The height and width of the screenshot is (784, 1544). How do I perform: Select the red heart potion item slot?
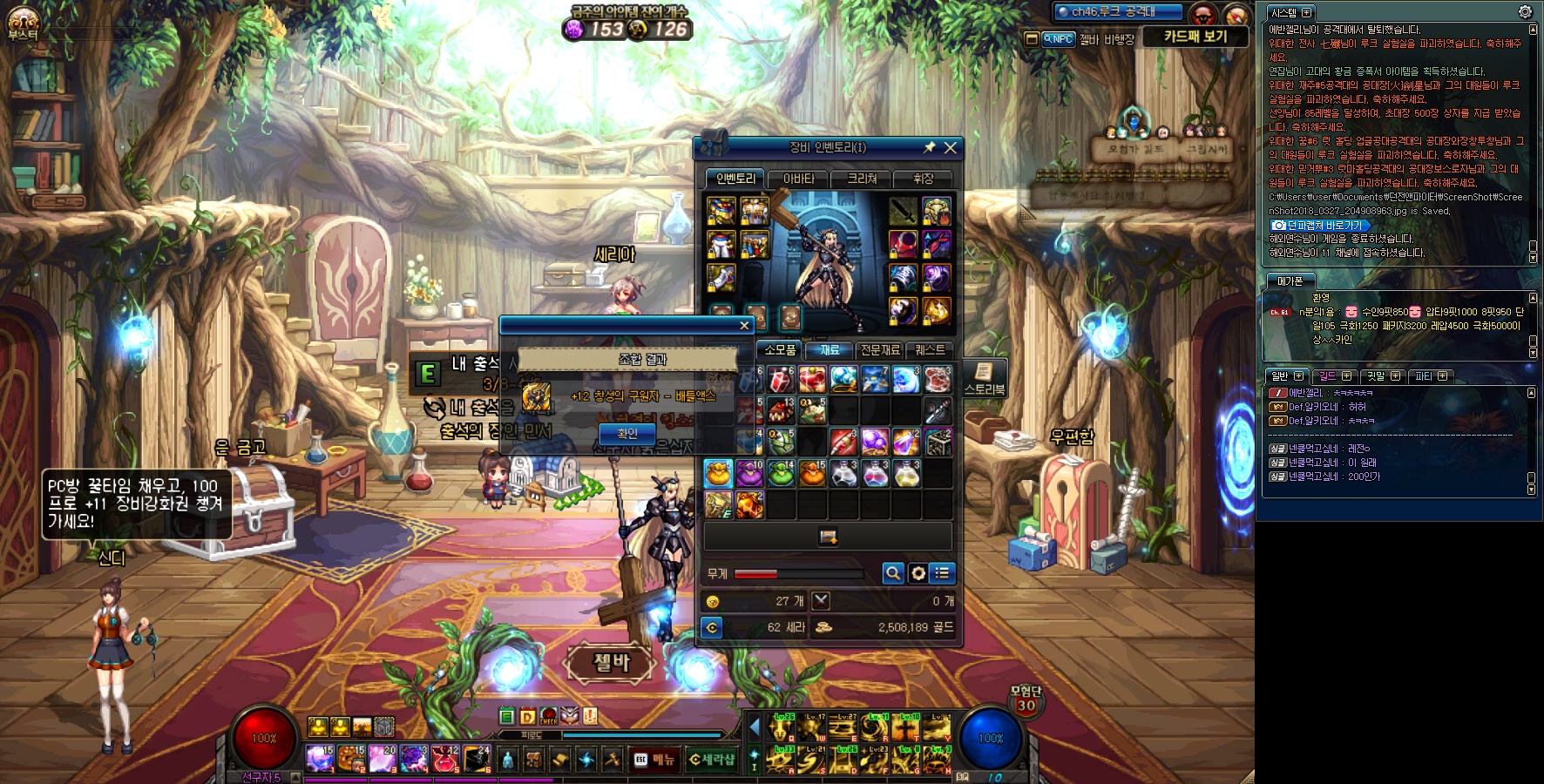[x=811, y=380]
